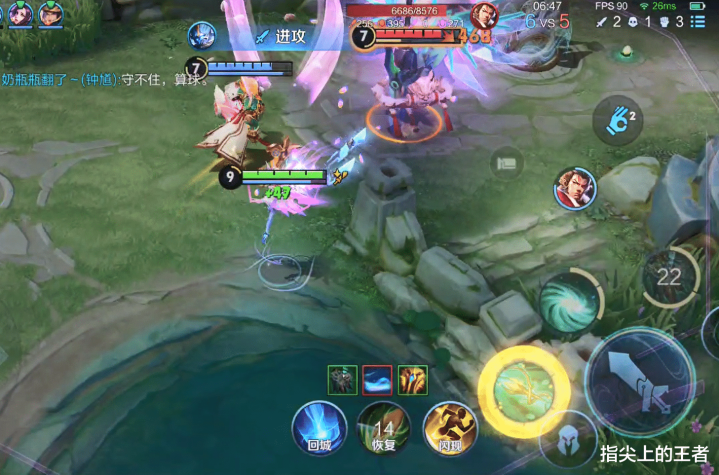Click the grey flag signal button
Image resolution: width=719 pixels, height=475 pixels.
(508, 162)
